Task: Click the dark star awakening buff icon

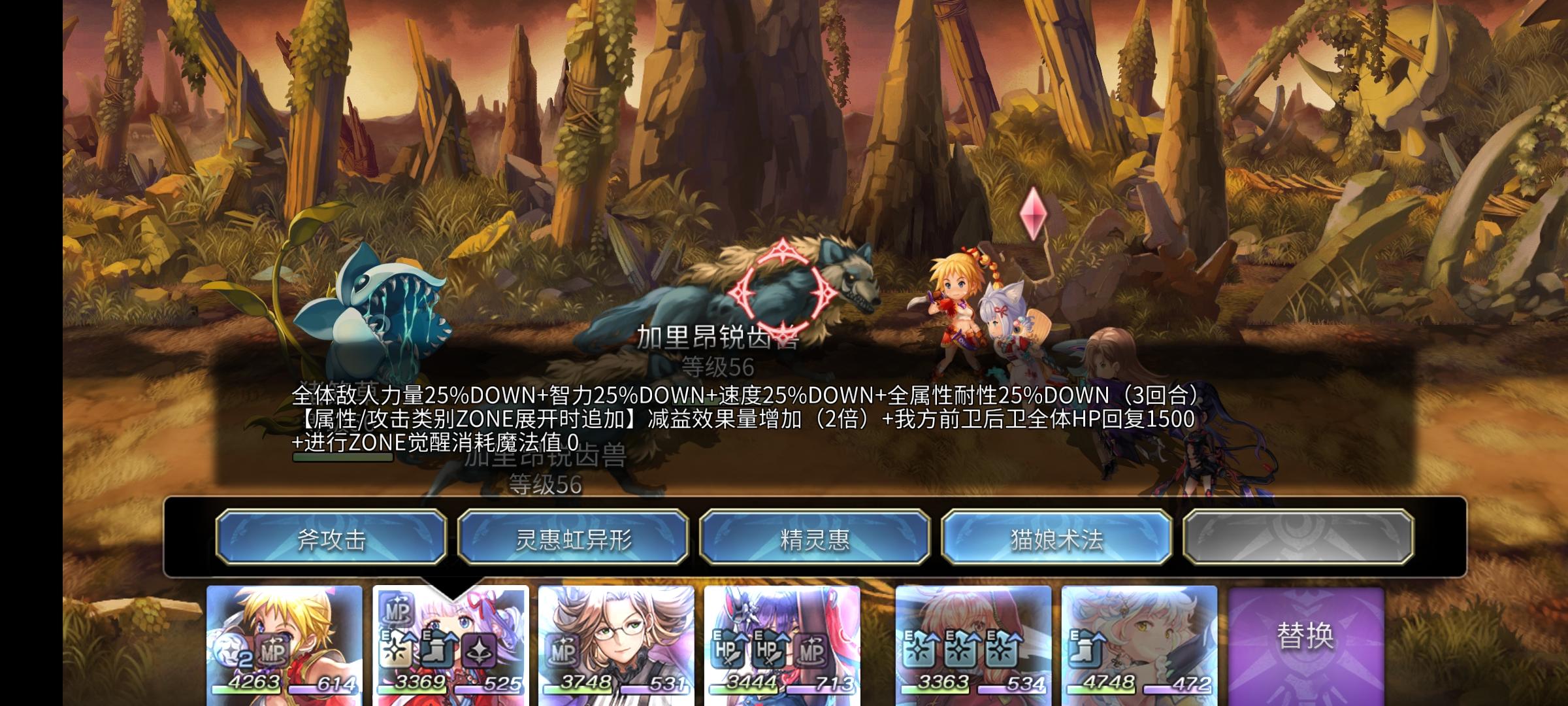Action: click(480, 650)
